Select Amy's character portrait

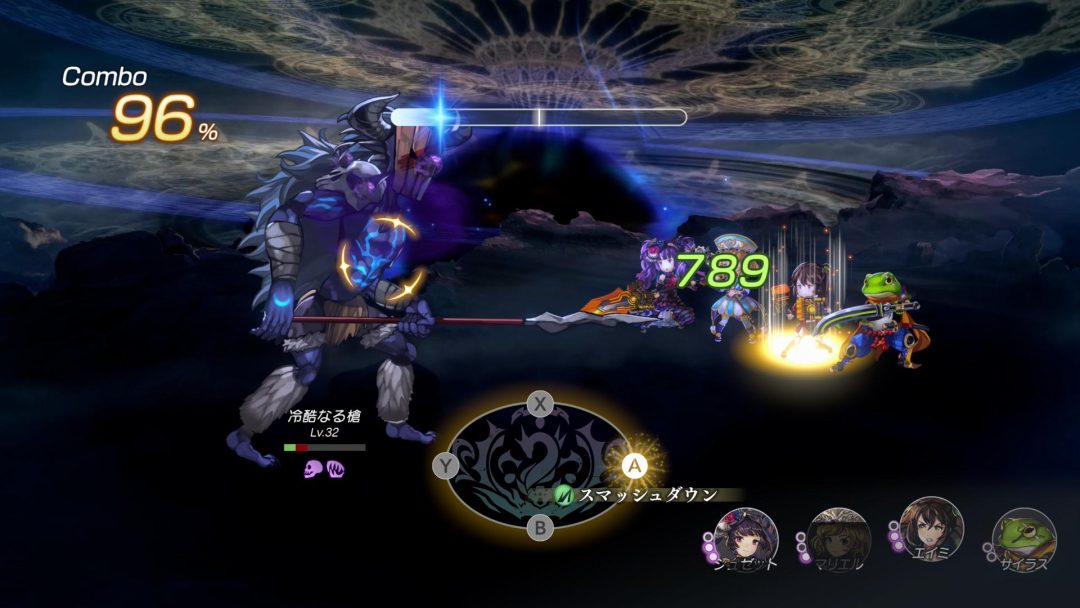click(931, 531)
